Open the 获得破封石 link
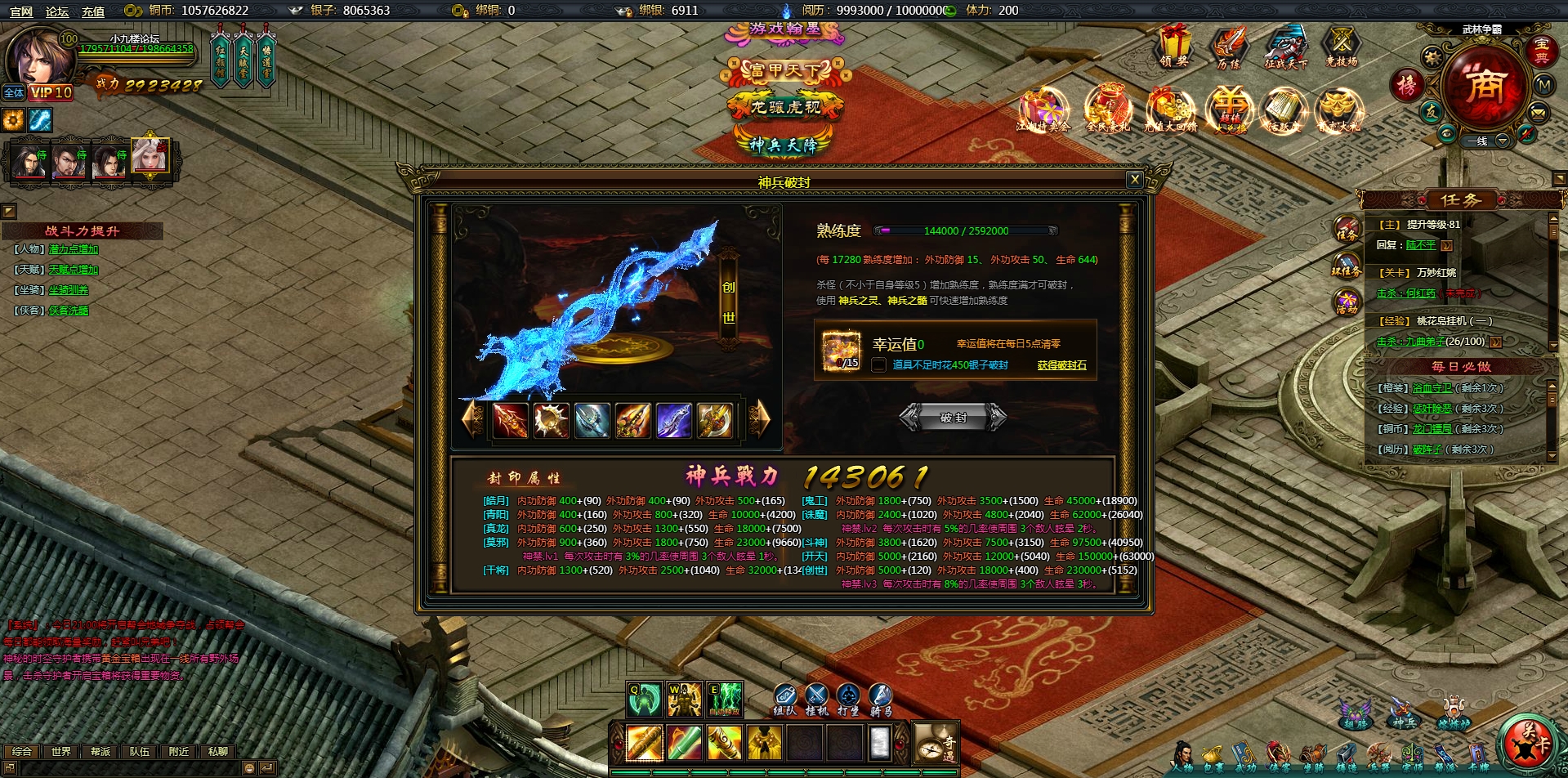The width and height of the screenshot is (1568, 778). point(1061,365)
